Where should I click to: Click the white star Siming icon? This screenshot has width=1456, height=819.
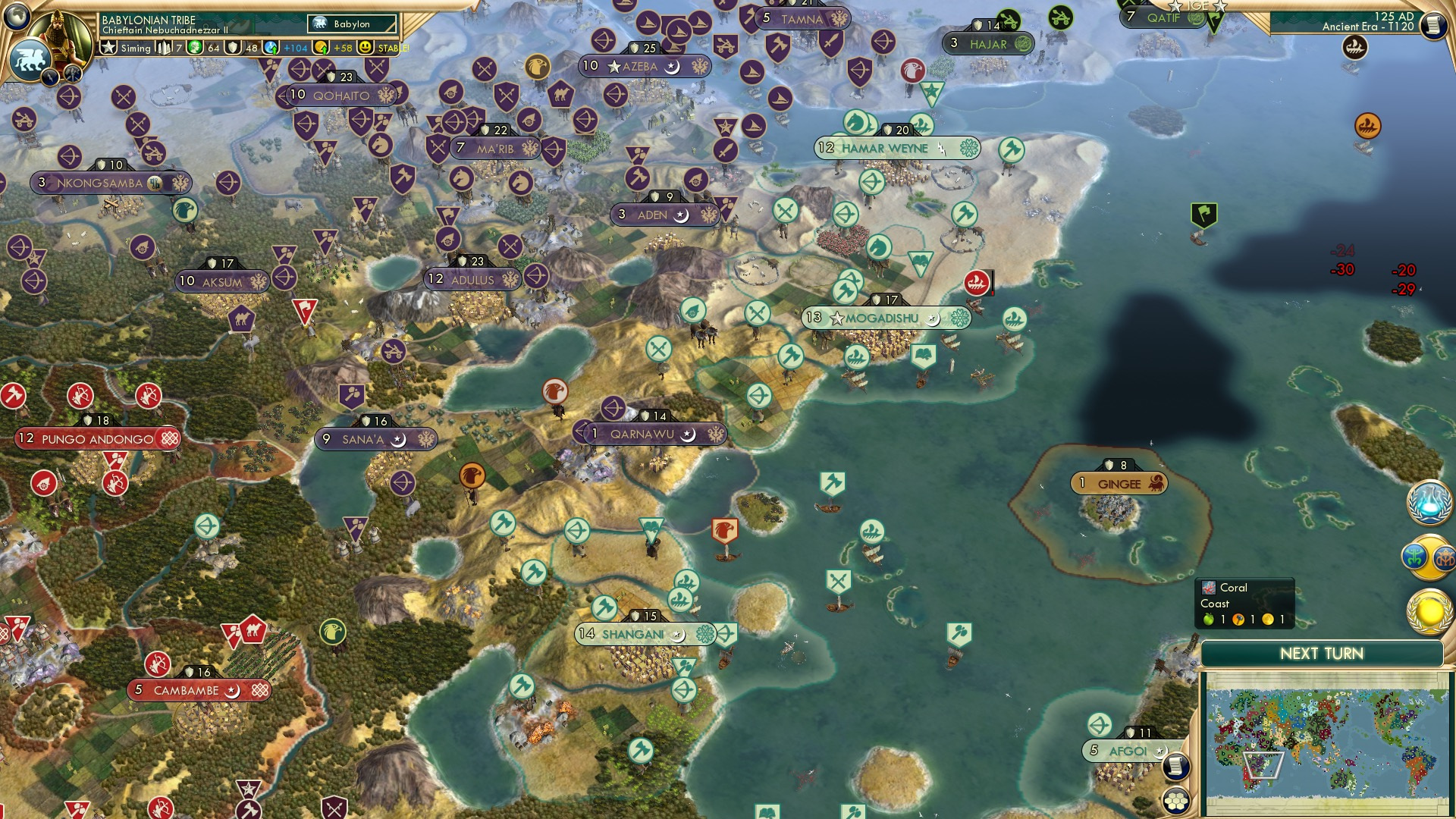click(x=108, y=48)
